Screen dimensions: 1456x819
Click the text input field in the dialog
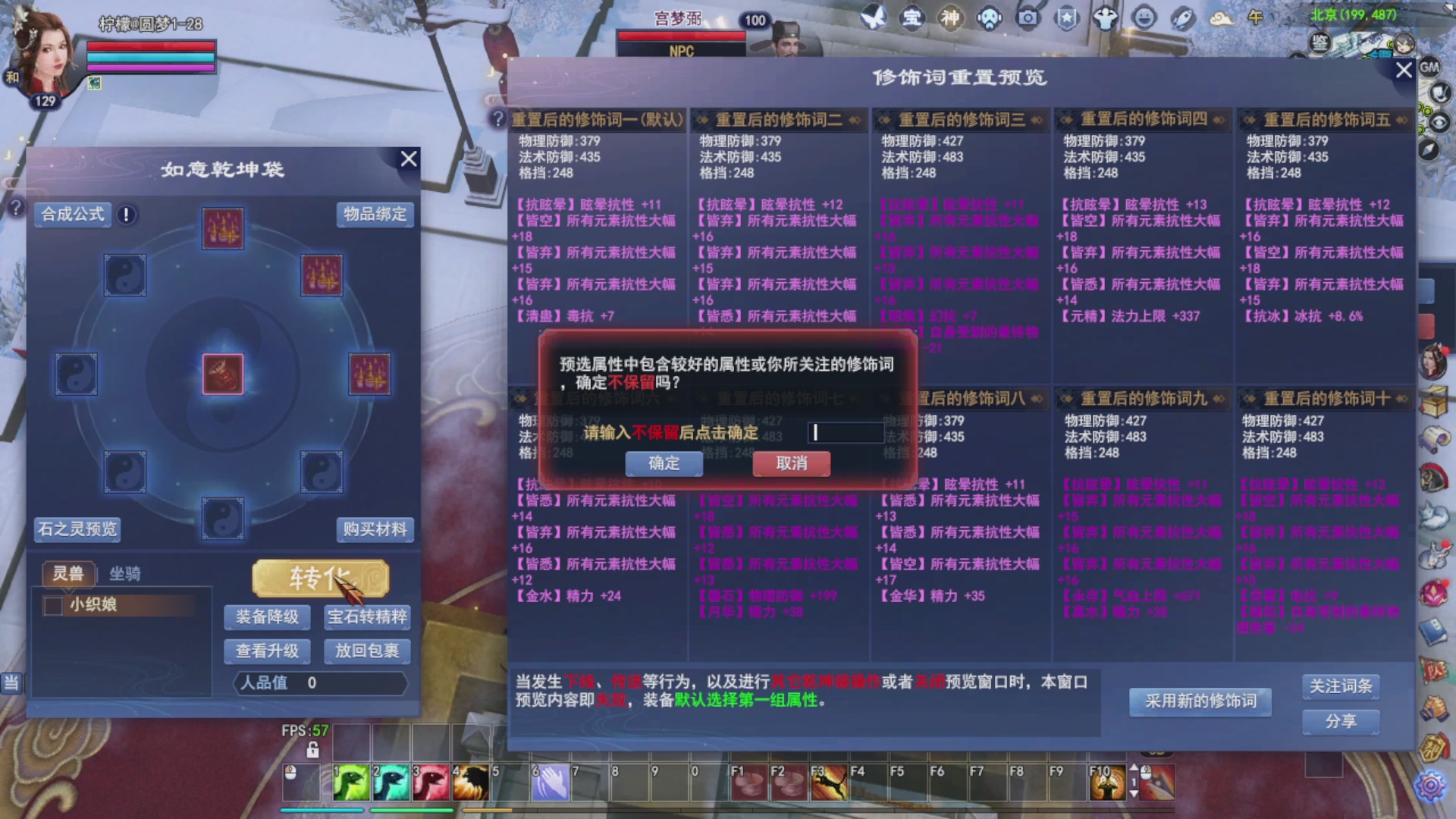click(845, 431)
